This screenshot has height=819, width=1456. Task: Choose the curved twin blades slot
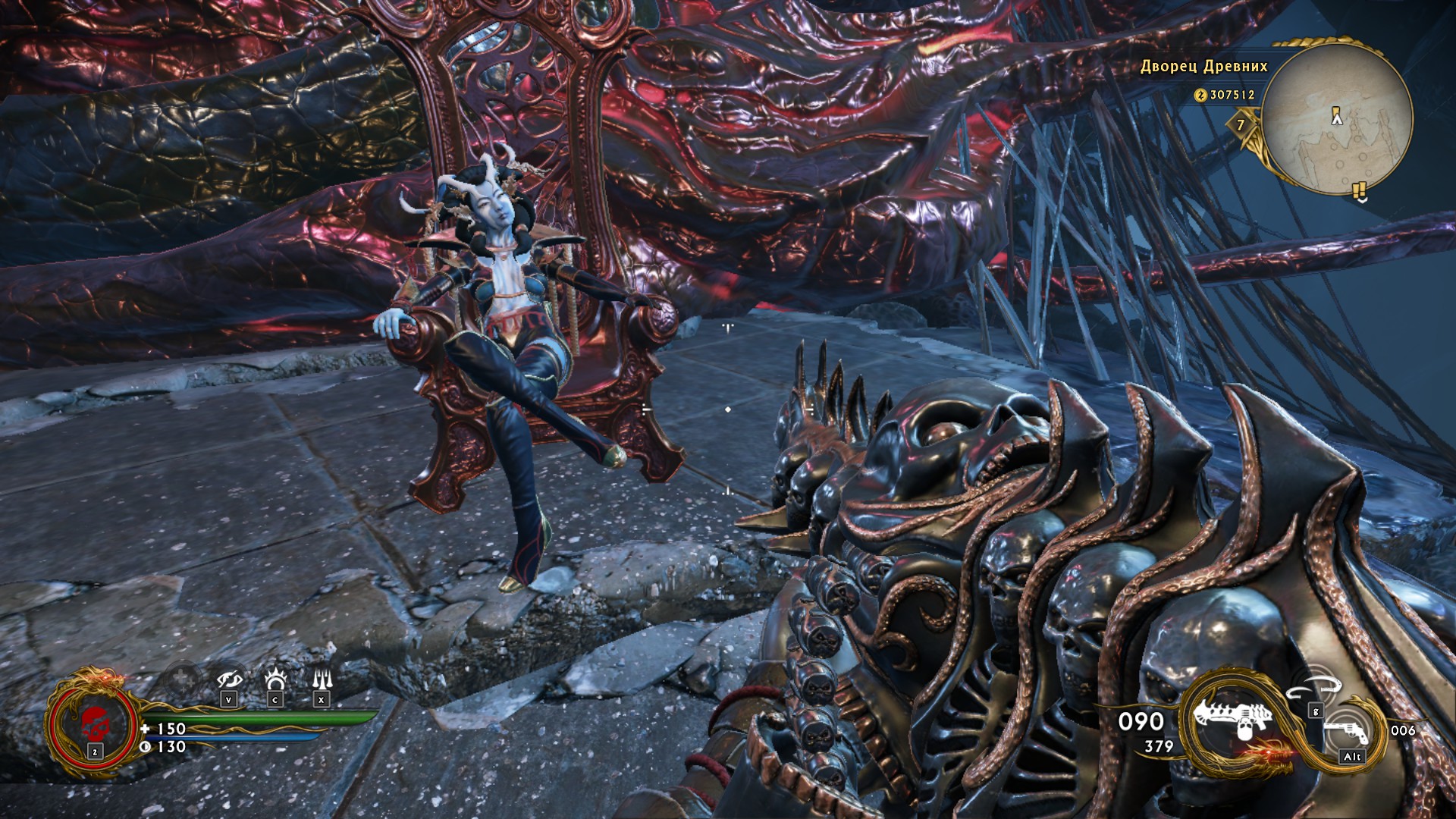point(1316,689)
